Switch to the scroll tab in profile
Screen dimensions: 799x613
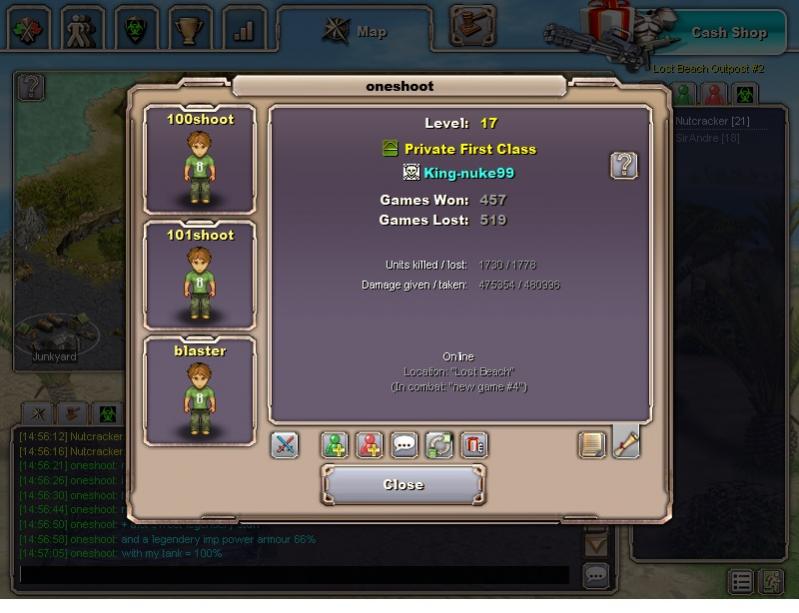pos(627,442)
